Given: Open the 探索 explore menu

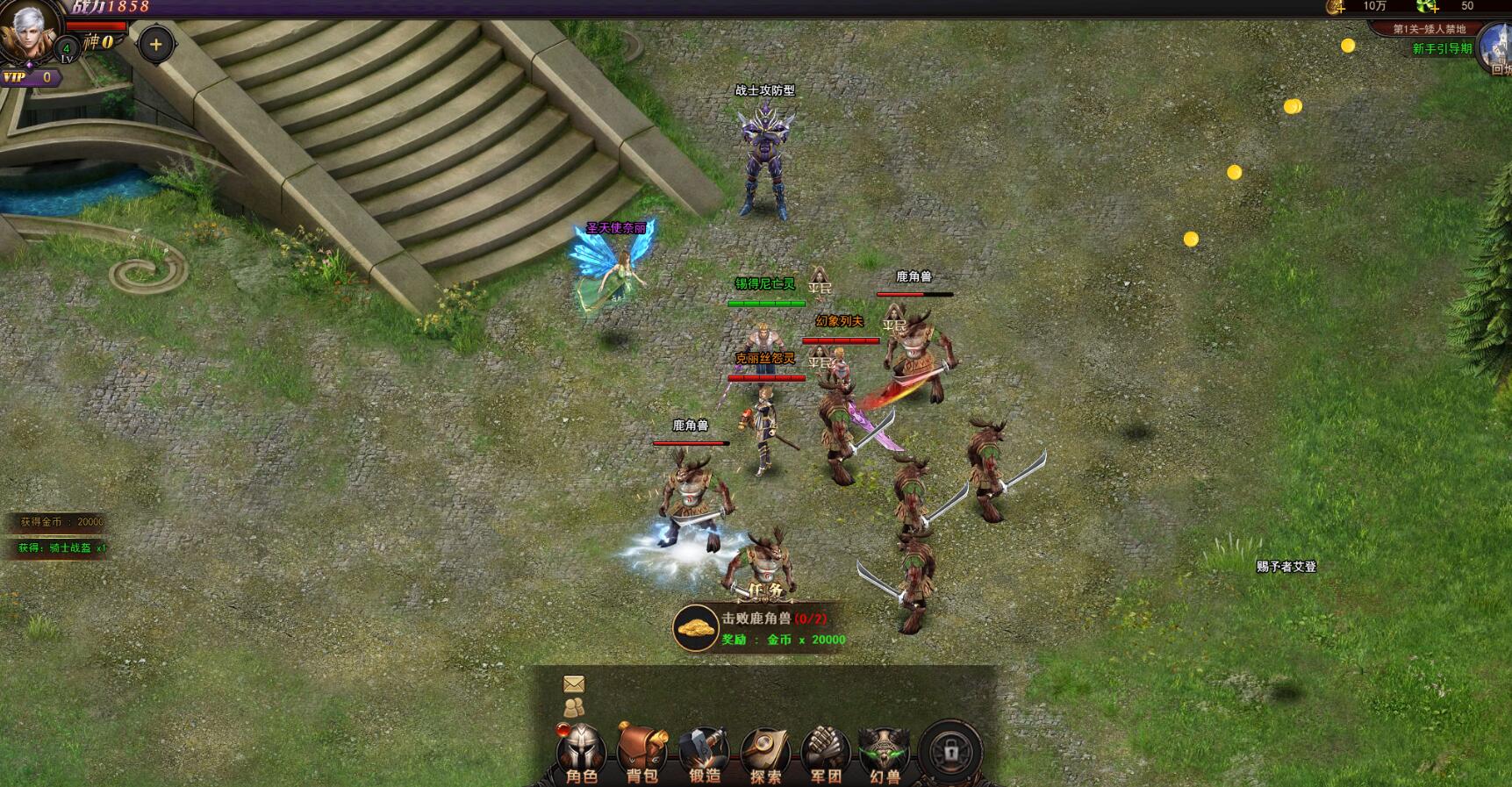Looking at the screenshot, I should [x=765, y=753].
